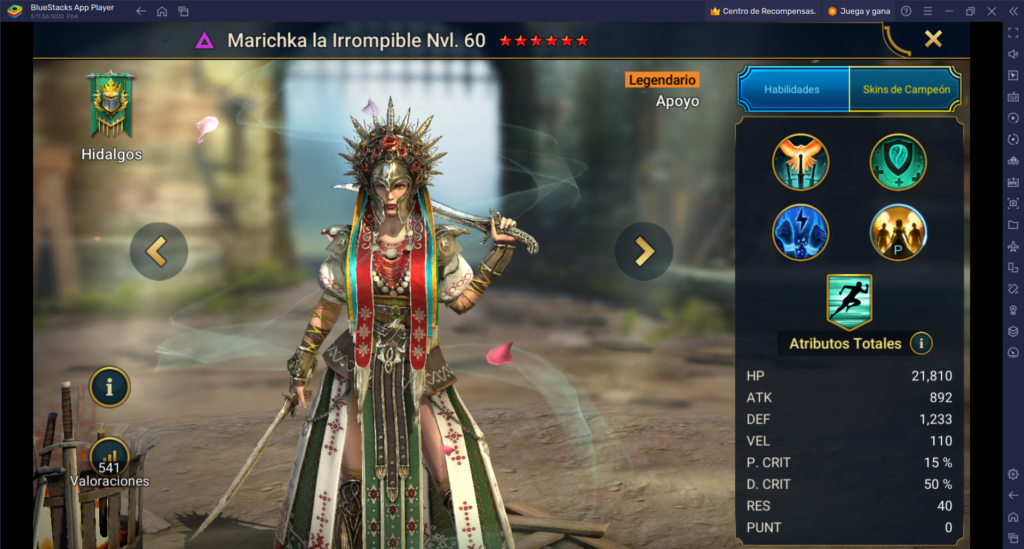
Task: Show the next champion with right arrow
Action: click(643, 251)
